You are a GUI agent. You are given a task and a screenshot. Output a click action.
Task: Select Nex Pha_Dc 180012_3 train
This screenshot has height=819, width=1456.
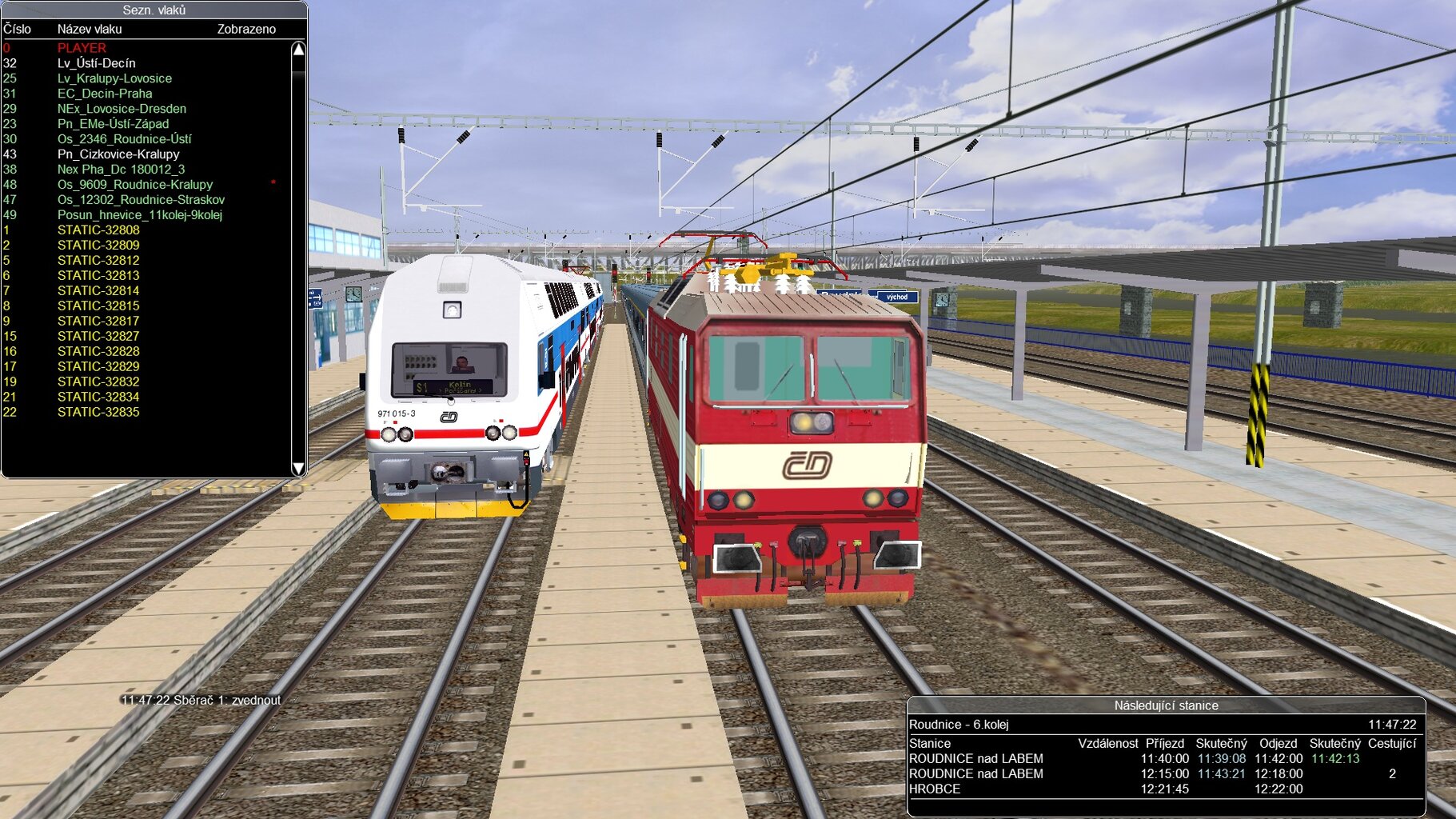click(x=121, y=170)
